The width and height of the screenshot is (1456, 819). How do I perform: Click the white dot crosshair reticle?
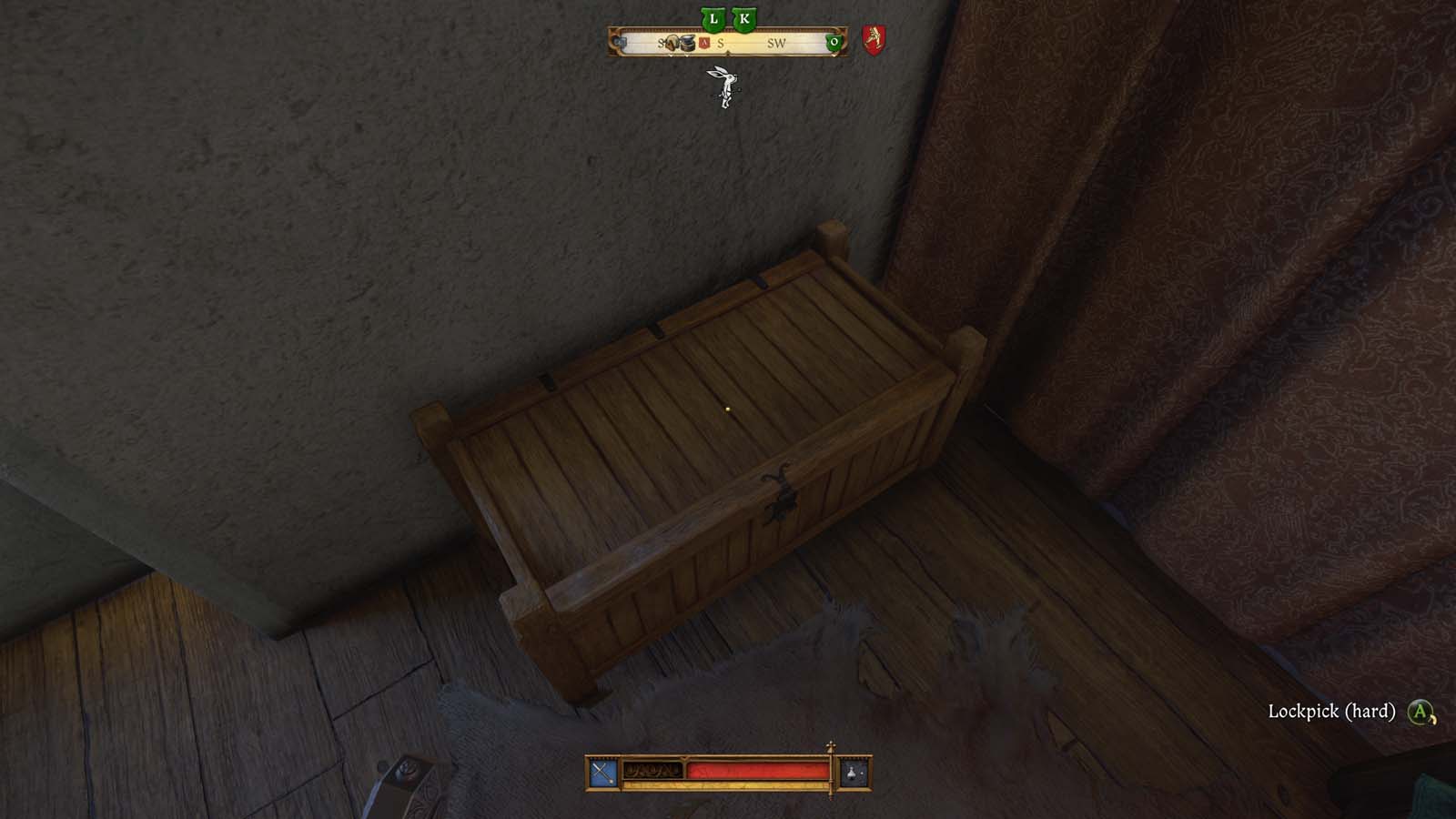[x=728, y=409]
